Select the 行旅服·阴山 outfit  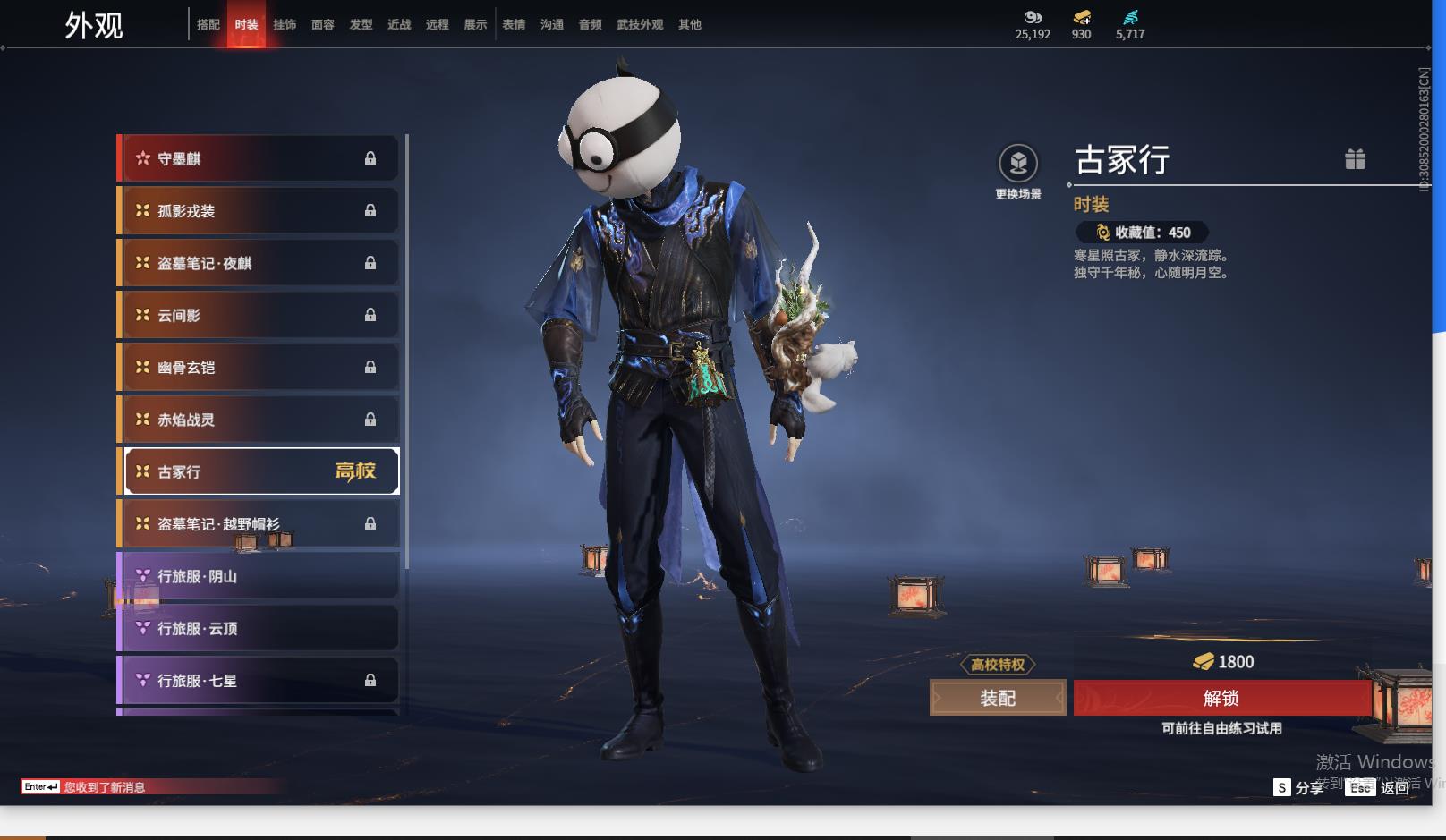coord(259,576)
